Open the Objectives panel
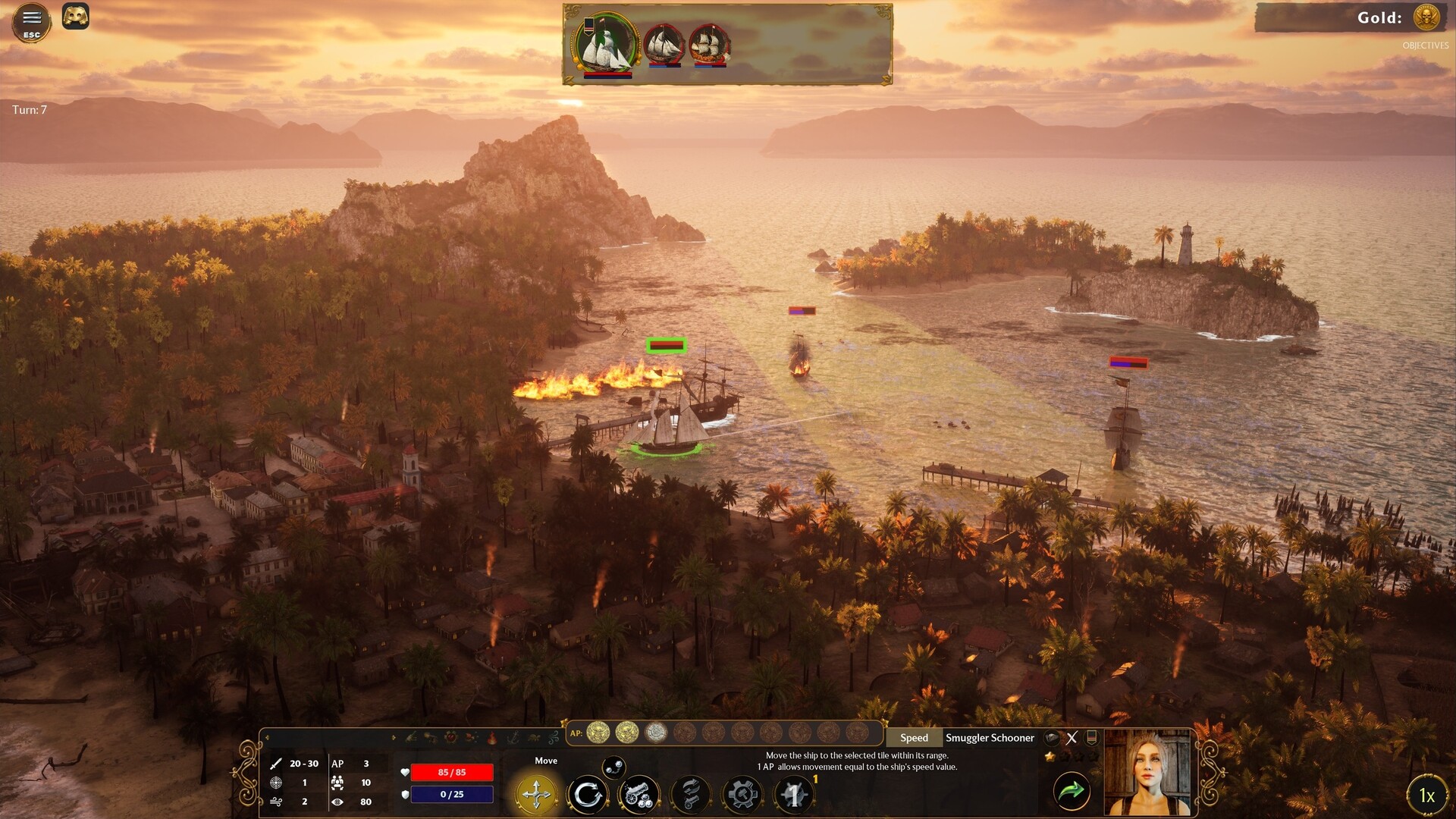Viewport: 1456px width, 819px height. (x=1425, y=45)
